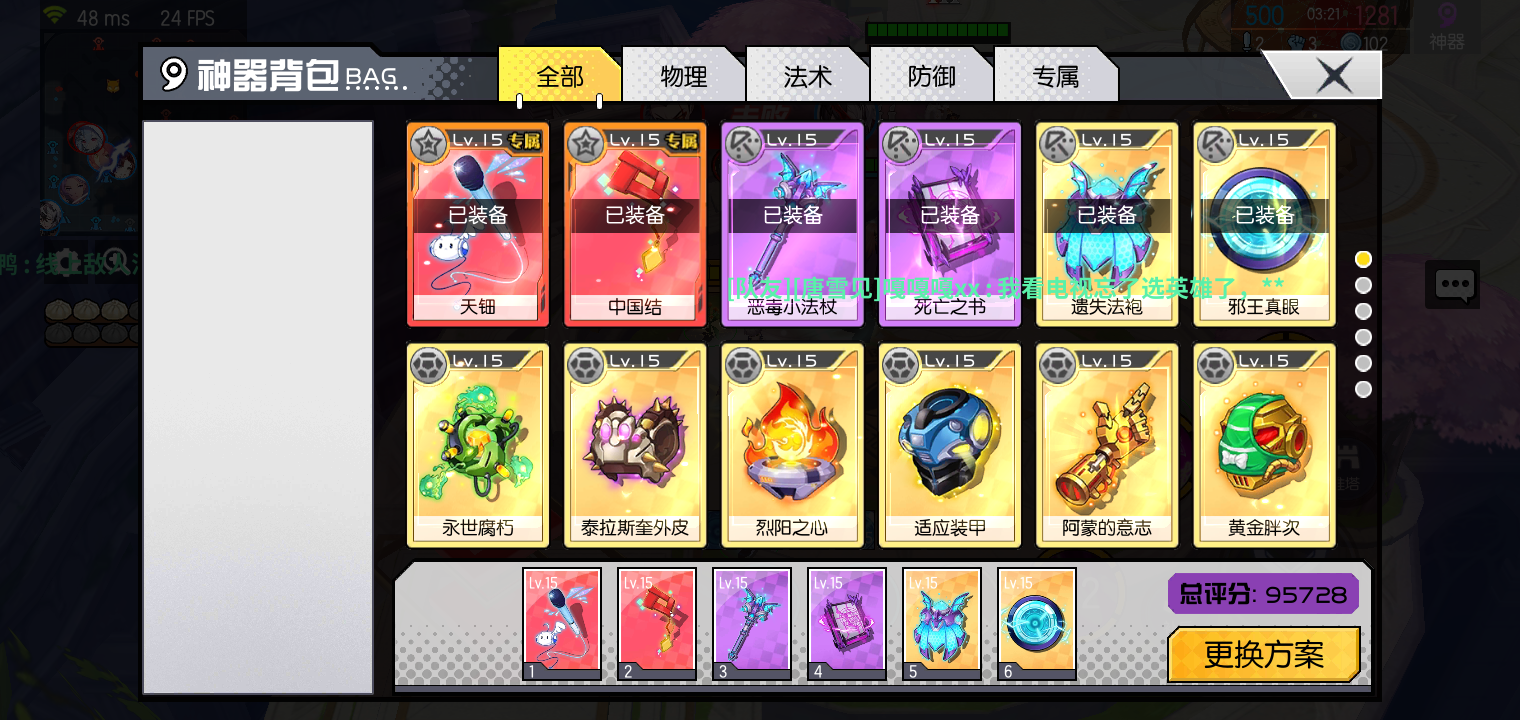Click the hexagon badge on the 永世腐朽 card
This screenshot has height=720, width=1520.
click(428, 365)
